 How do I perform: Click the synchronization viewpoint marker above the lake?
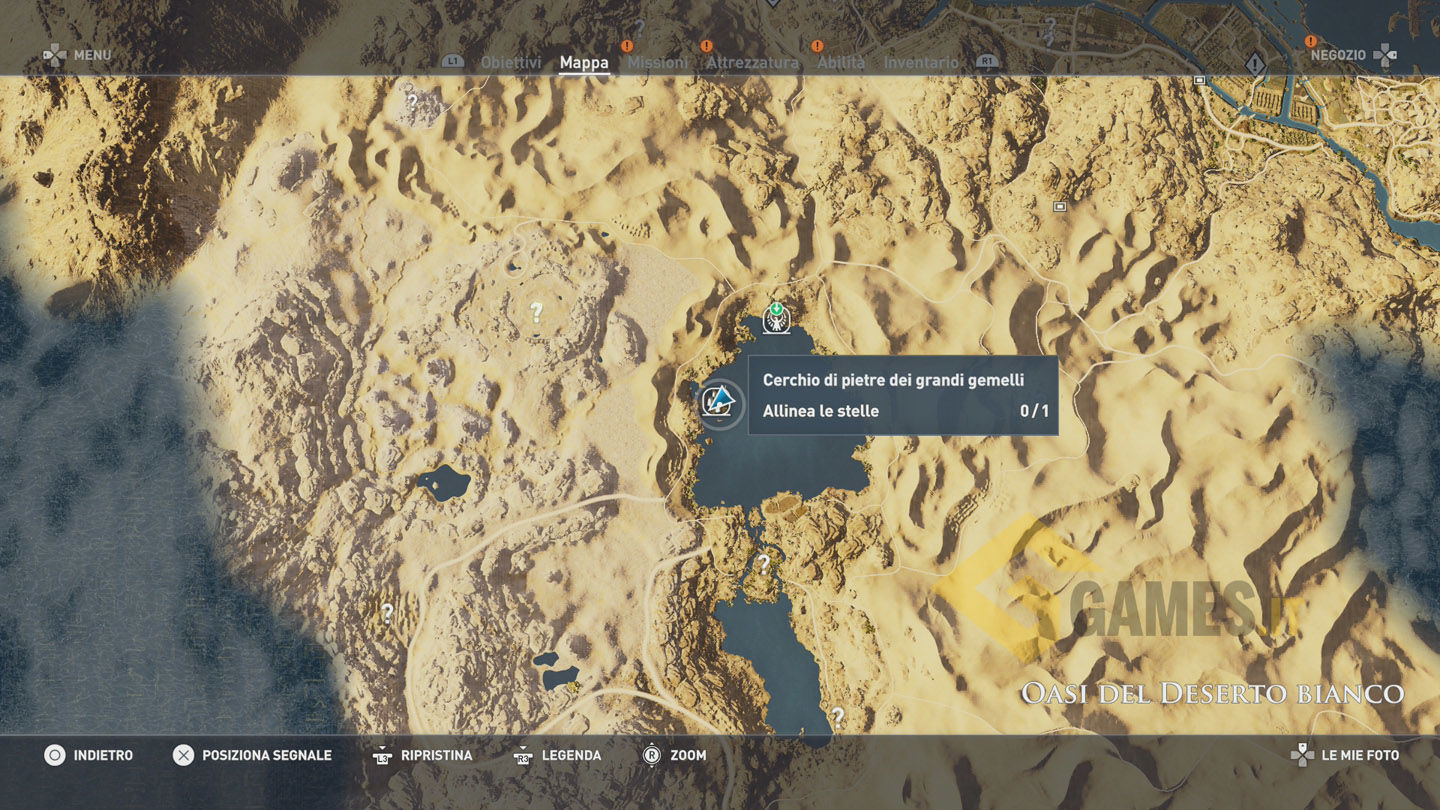pos(776,317)
